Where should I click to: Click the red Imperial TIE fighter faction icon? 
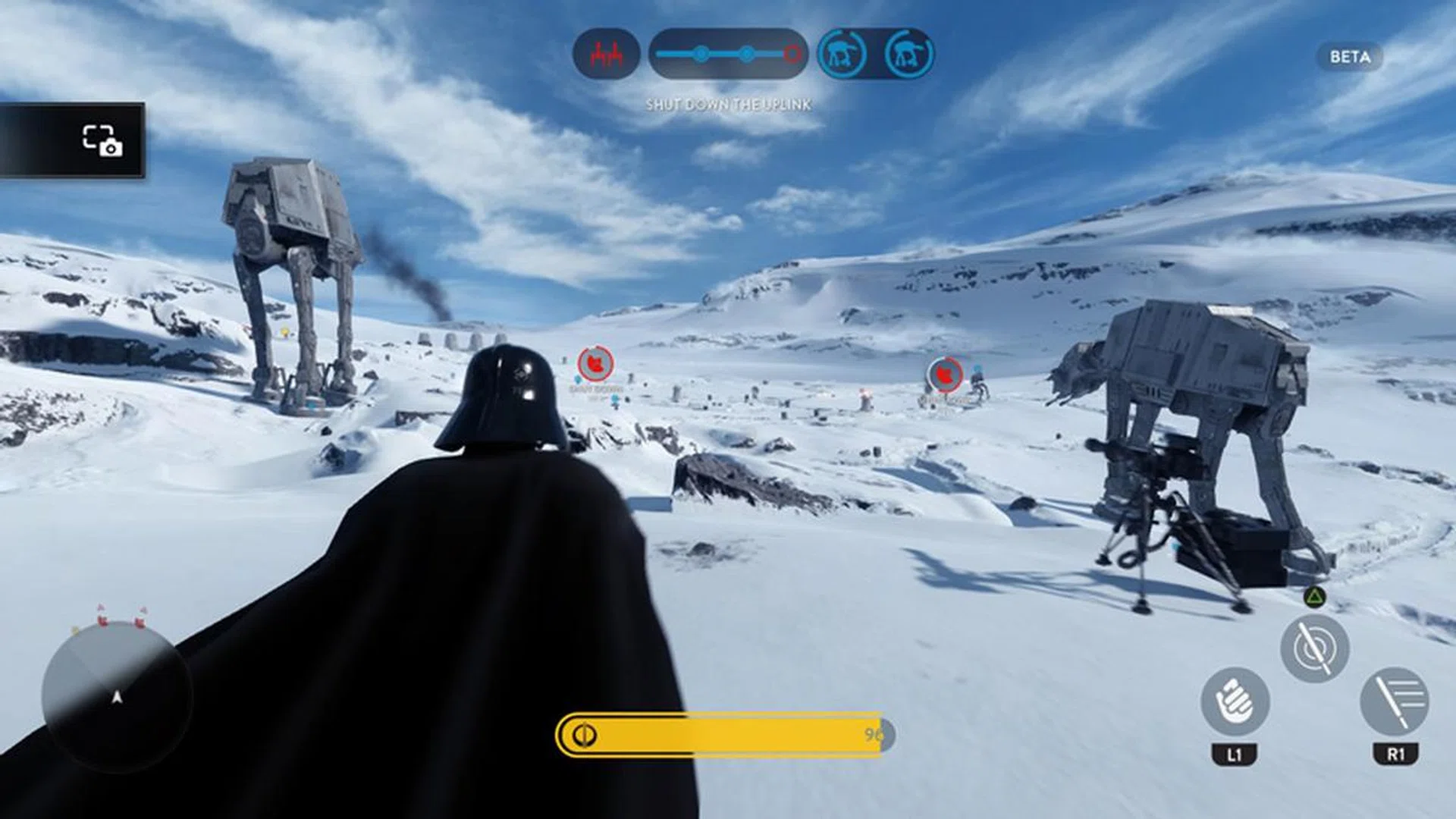click(607, 53)
